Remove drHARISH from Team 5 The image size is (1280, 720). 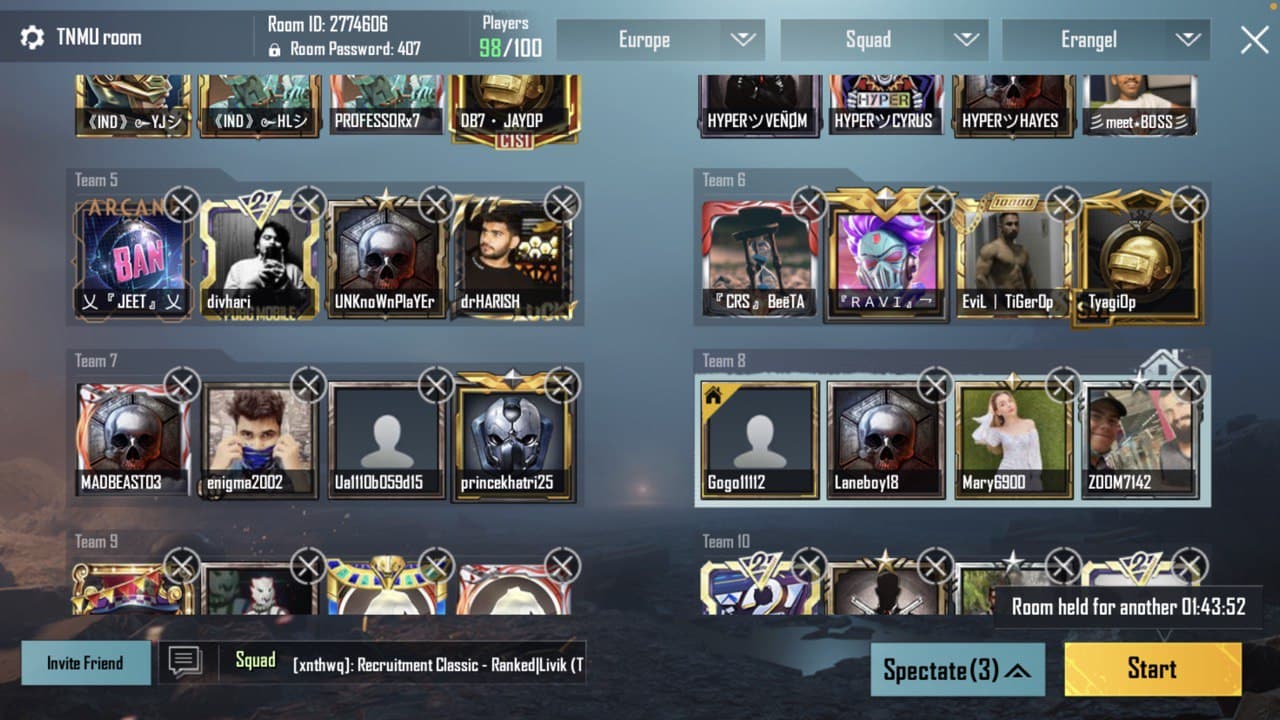click(x=562, y=205)
